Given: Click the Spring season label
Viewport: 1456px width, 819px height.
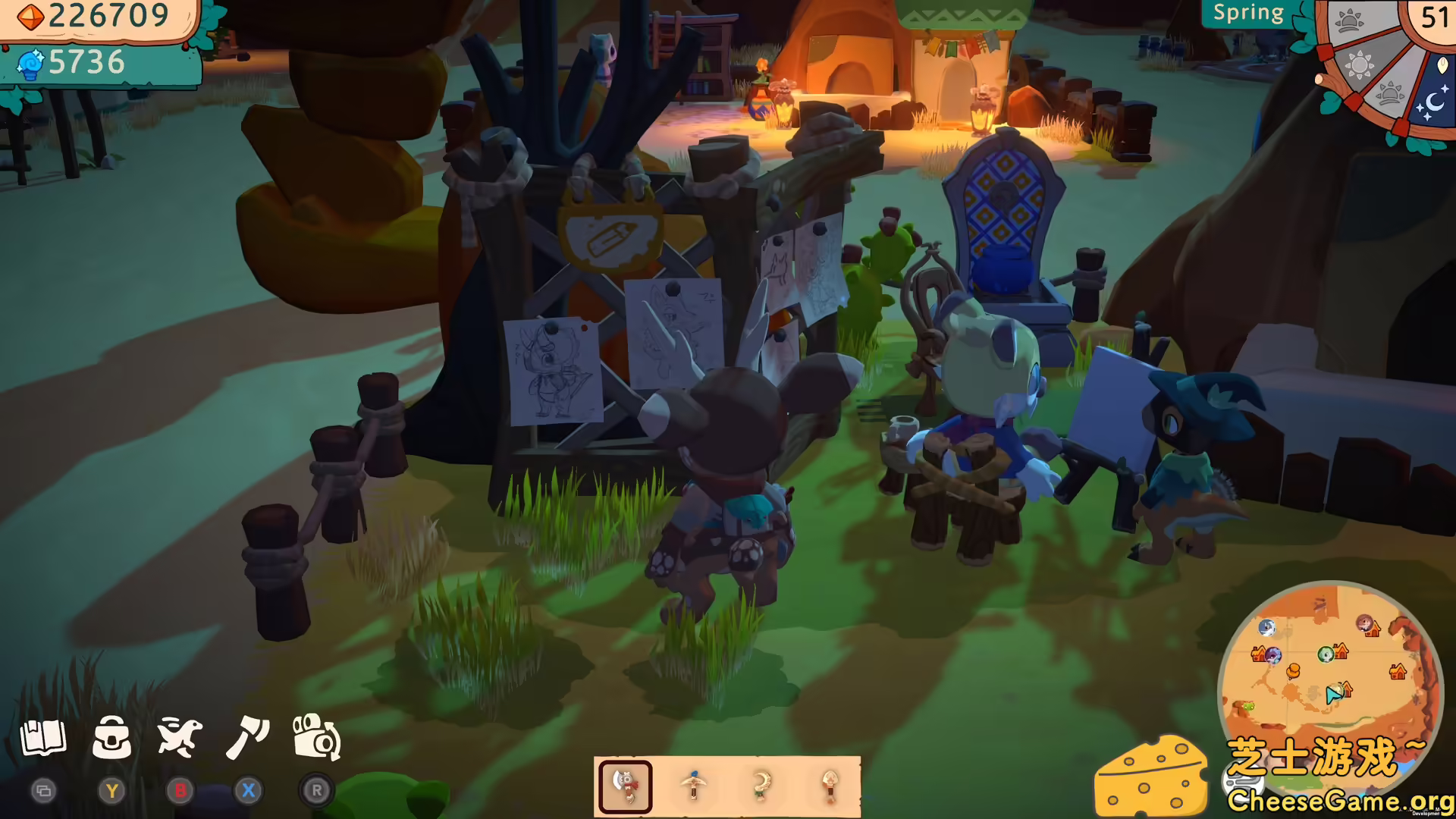Looking at the screenshot, I should [x=1247, y=12].
